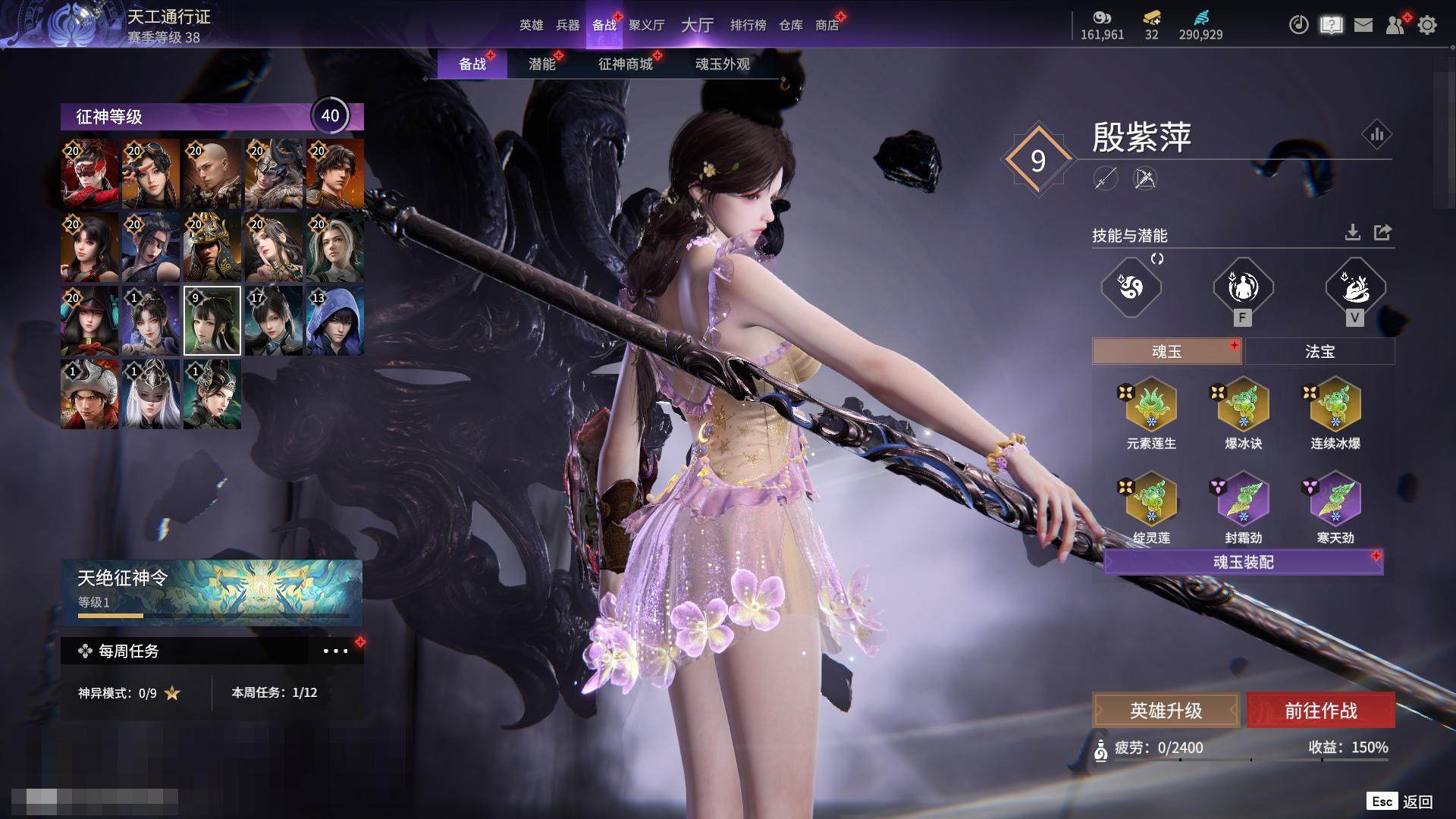Click the 魂玉装配 button
Screen dimensions: 1456x819
(1243, 562)
